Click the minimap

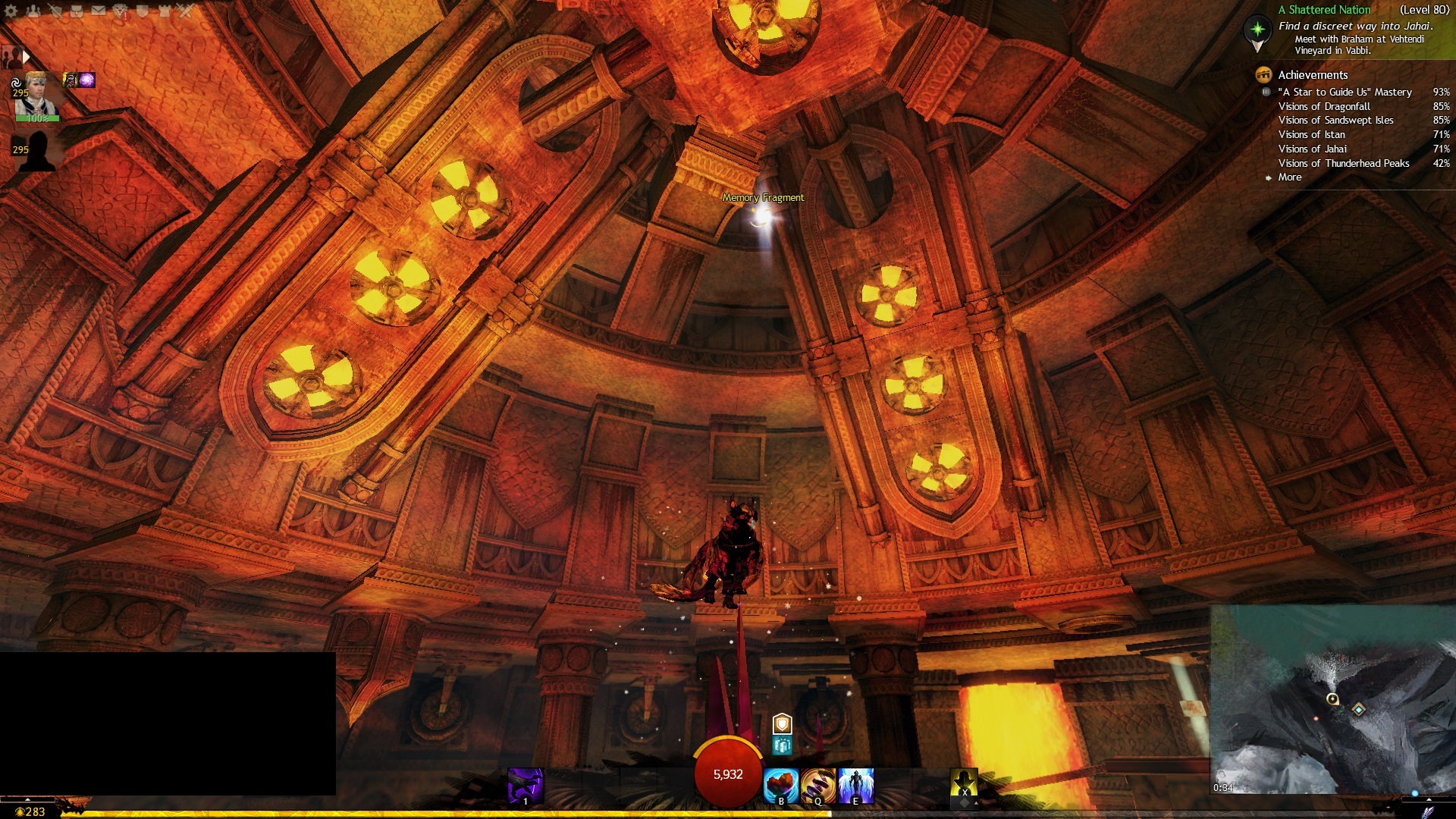tap(1332, 698)
